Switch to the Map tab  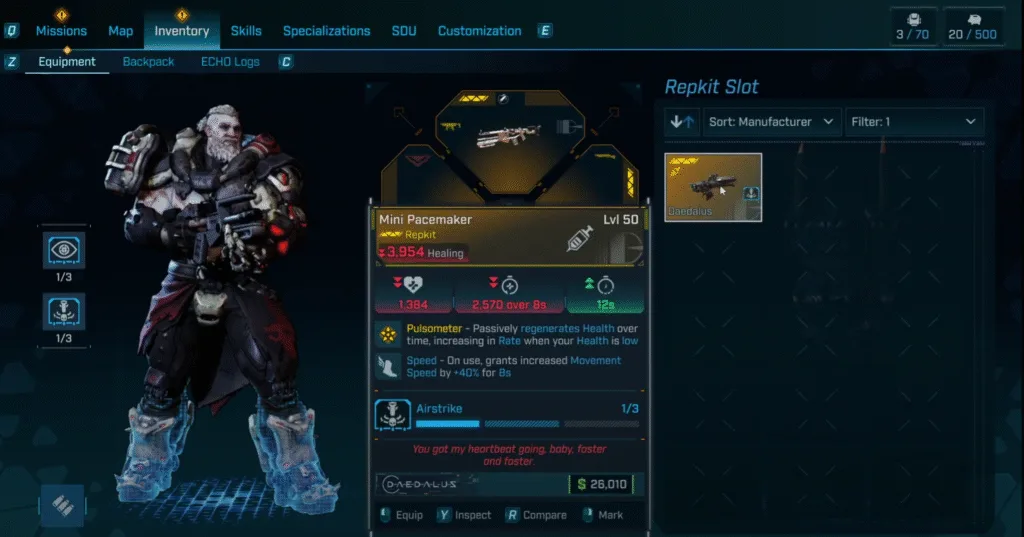[120, 31]
